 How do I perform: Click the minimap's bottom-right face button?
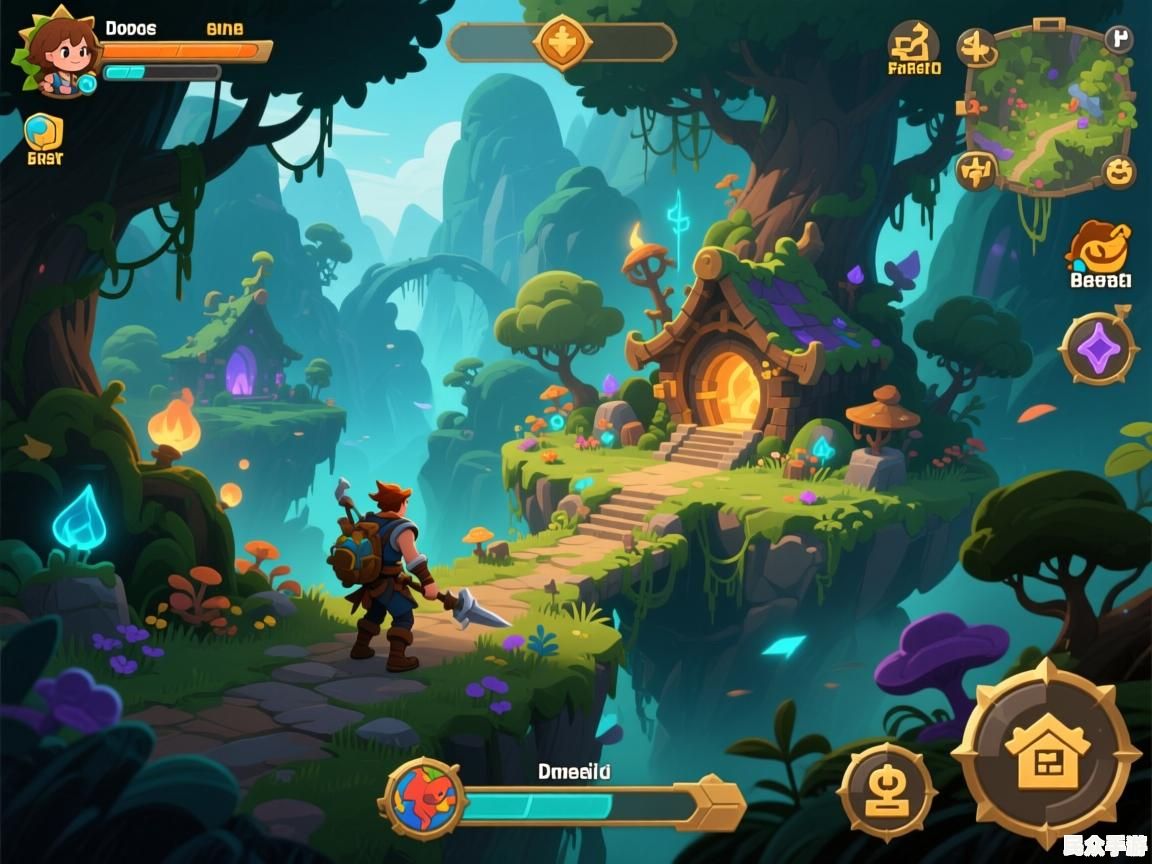[1119, 171]
